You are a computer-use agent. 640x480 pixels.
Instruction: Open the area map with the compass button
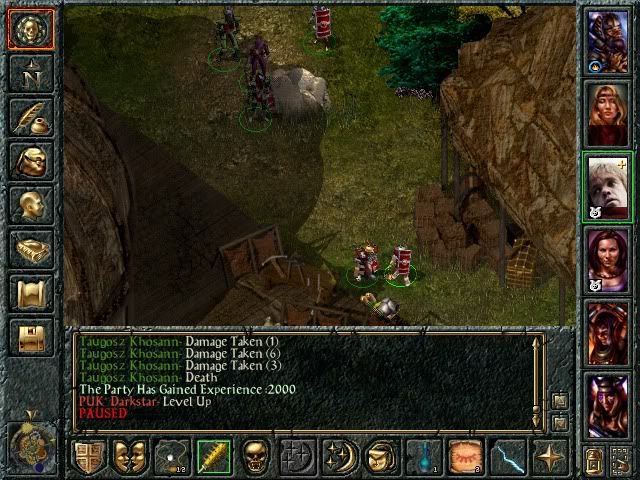coord(30,72)
